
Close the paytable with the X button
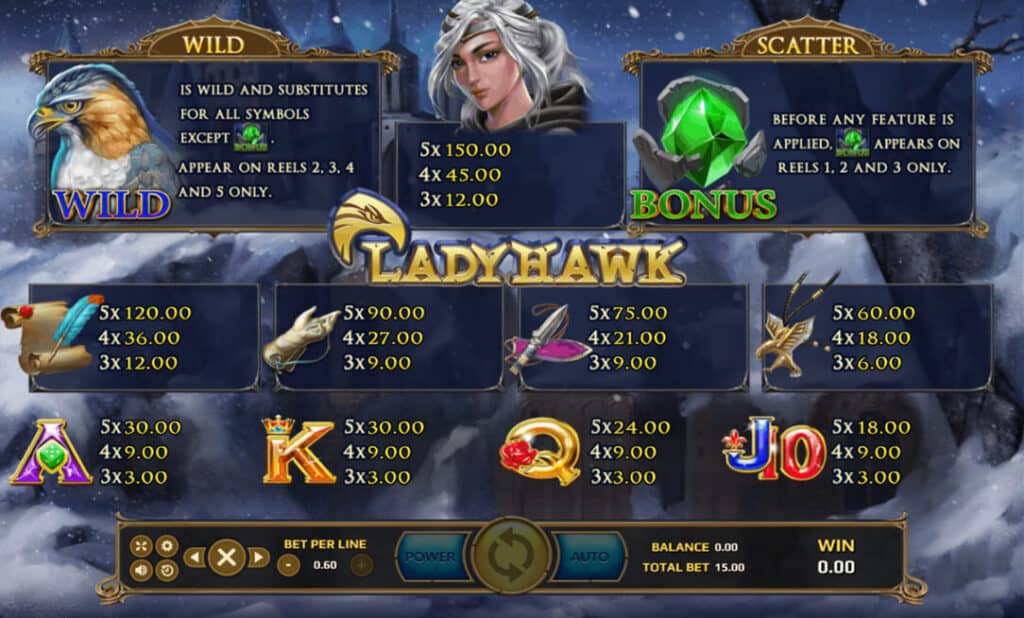click(227, 557)
